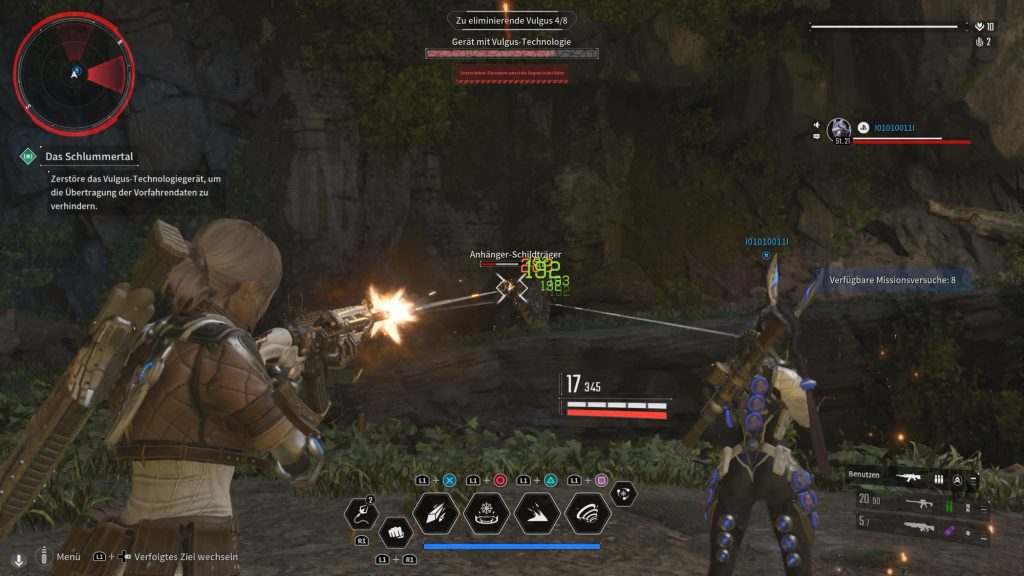This screenshot has height=576, width=1024.
Task: Select the Gerät mit Vulgus-Technologie objective bar
Action: click(511, 52)
